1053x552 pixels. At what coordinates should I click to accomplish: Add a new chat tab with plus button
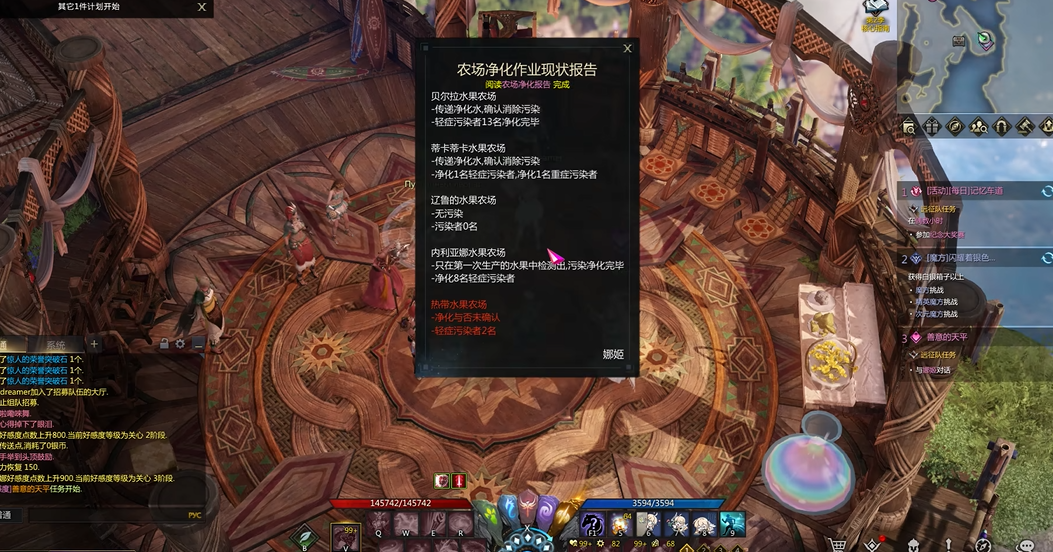tap(94, 344)
